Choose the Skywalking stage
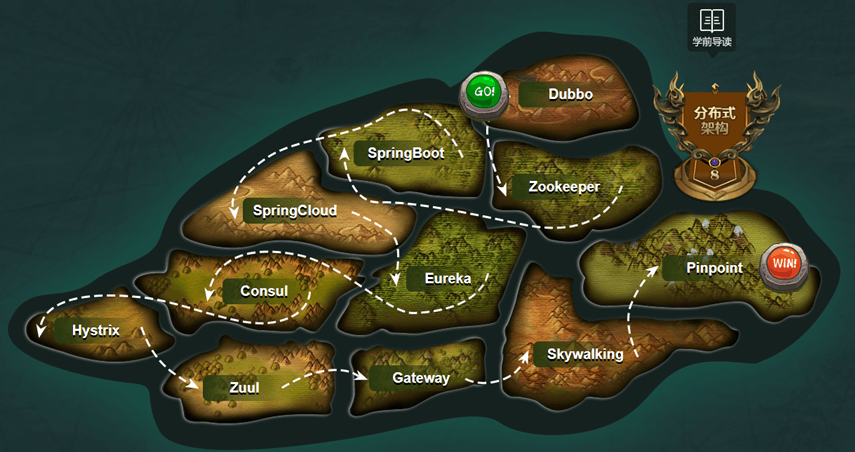Image resolution: width=855 pixels, height=452 pixels. 584,354
